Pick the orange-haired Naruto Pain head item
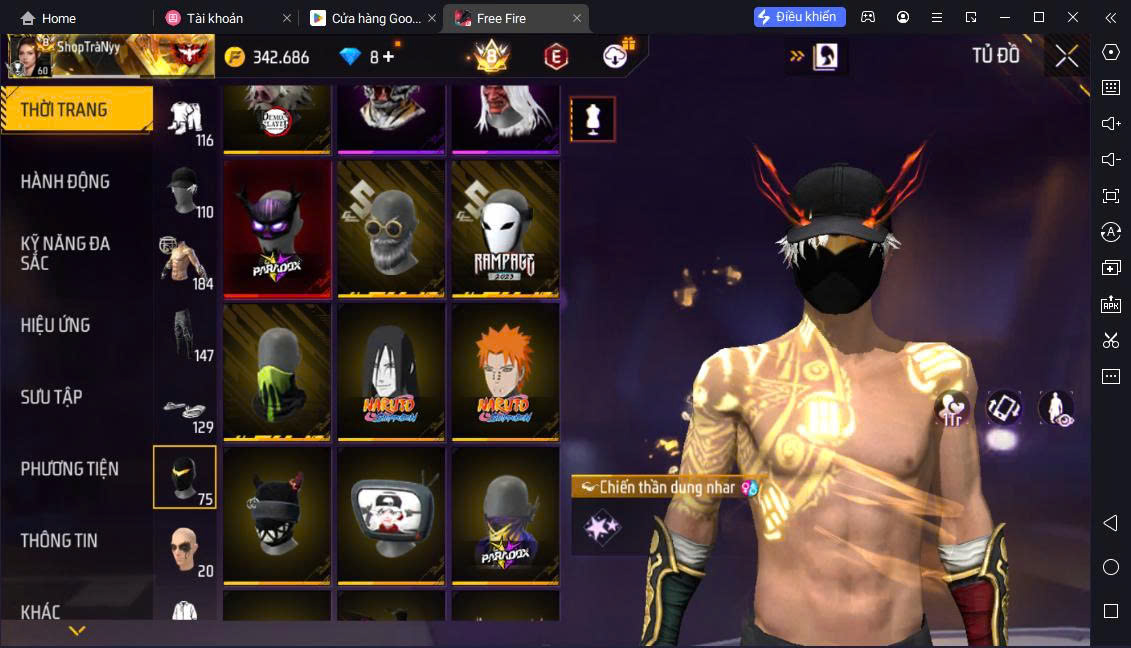This screenshot has height=648, width=1131. coord(505,371)
